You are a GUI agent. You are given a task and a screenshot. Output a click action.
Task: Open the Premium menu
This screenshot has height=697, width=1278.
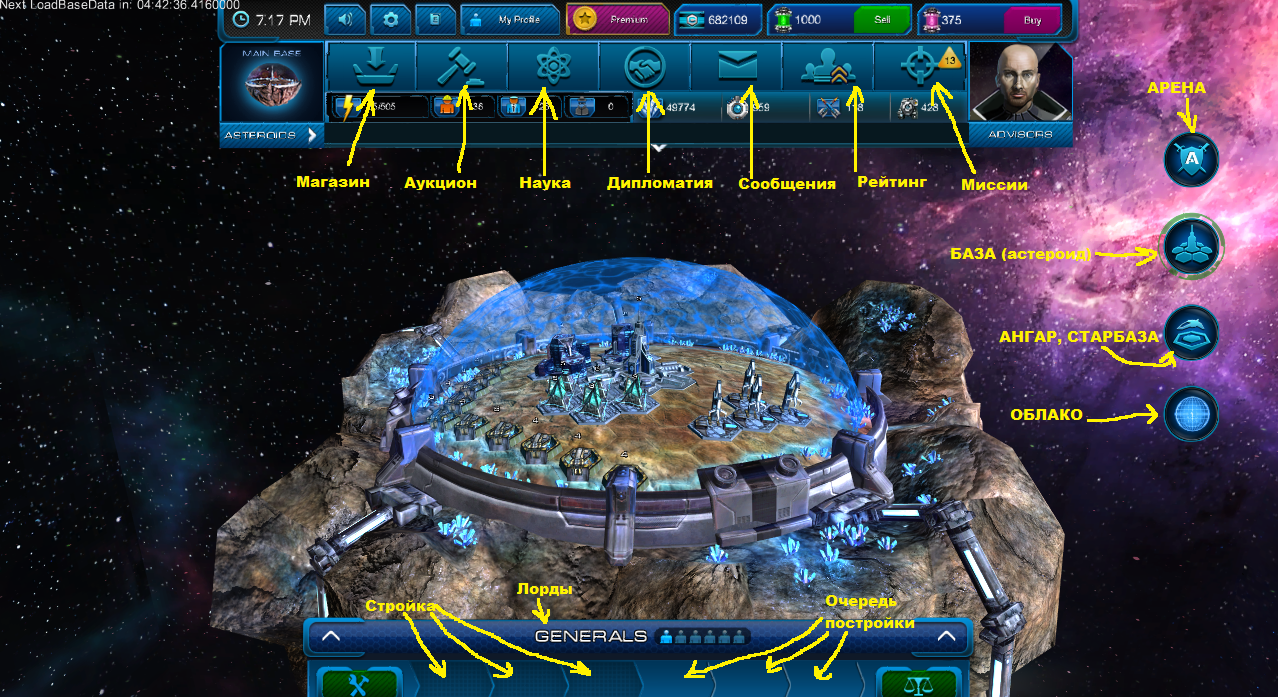(618, 19)
